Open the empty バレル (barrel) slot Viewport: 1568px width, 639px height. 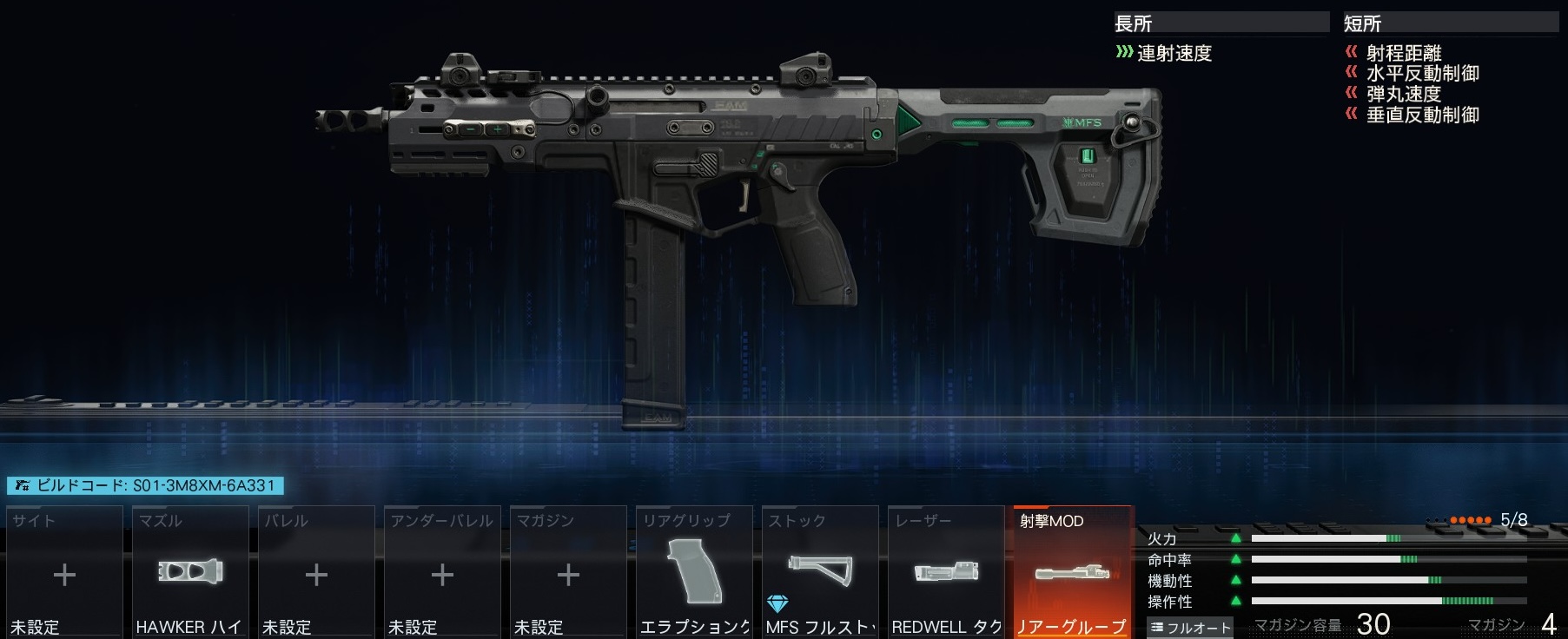(x=316, y=573)
